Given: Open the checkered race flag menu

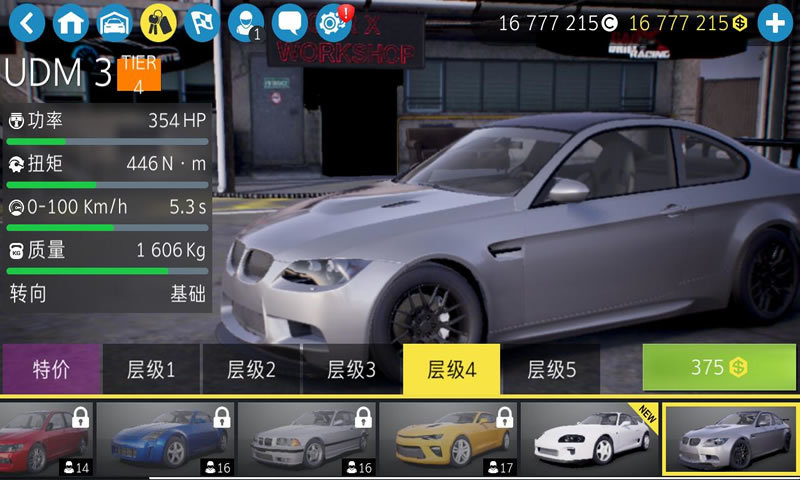Looking at the screenshot, I should click(x=202, y=22).
